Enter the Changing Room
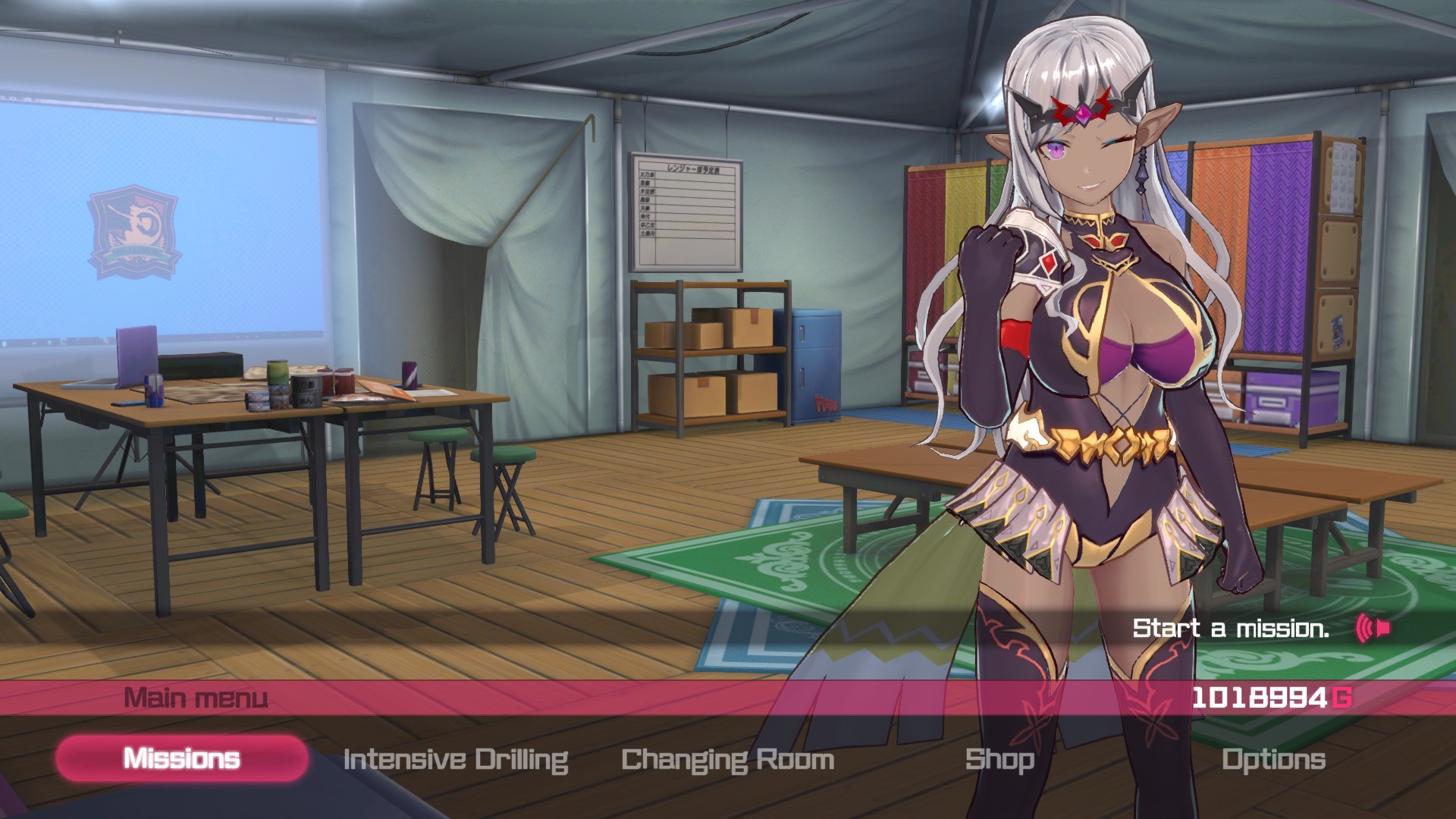The image size is (1456, 819). pos(726,758)
